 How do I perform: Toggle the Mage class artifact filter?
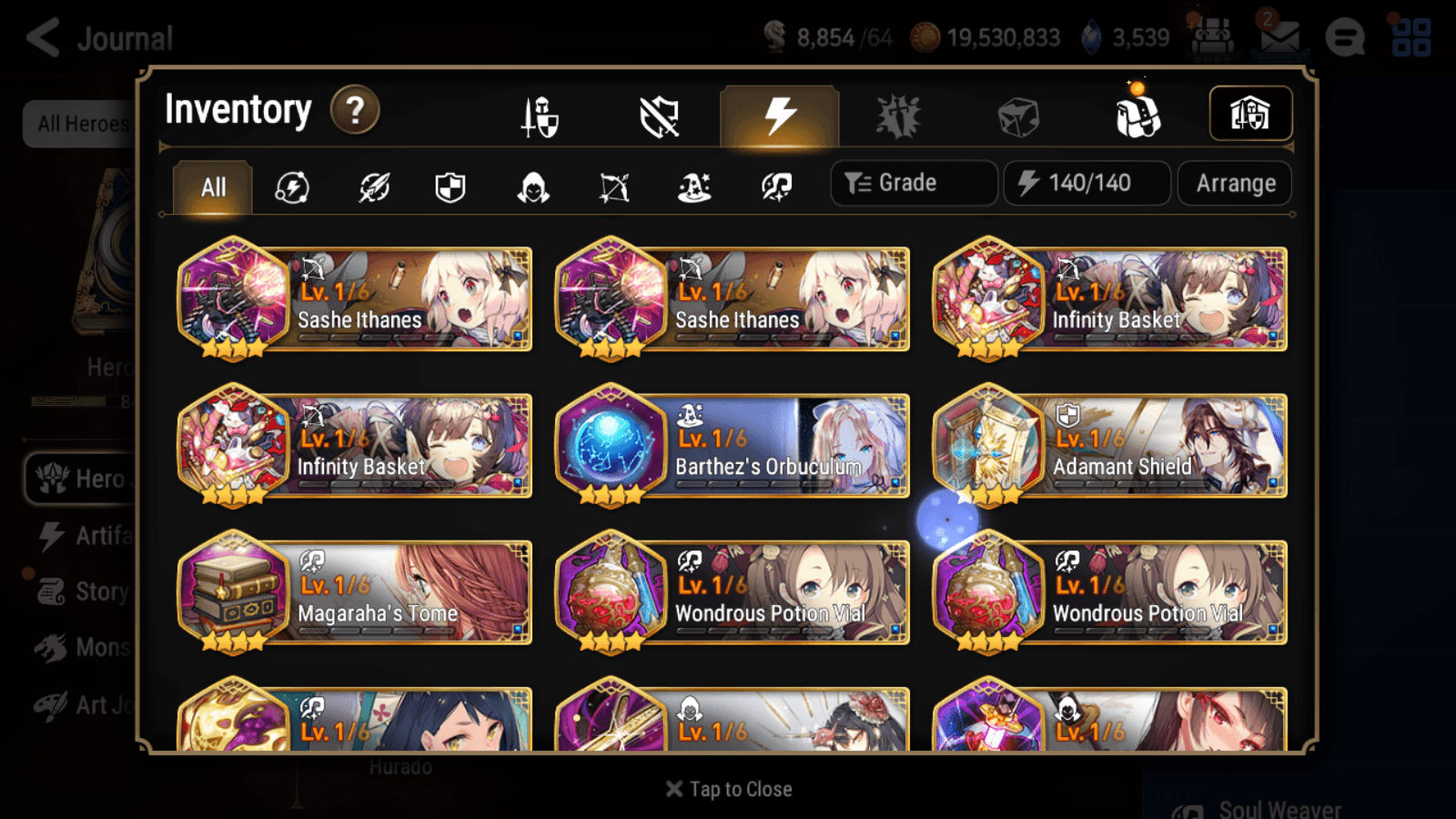tap(694, 187)
